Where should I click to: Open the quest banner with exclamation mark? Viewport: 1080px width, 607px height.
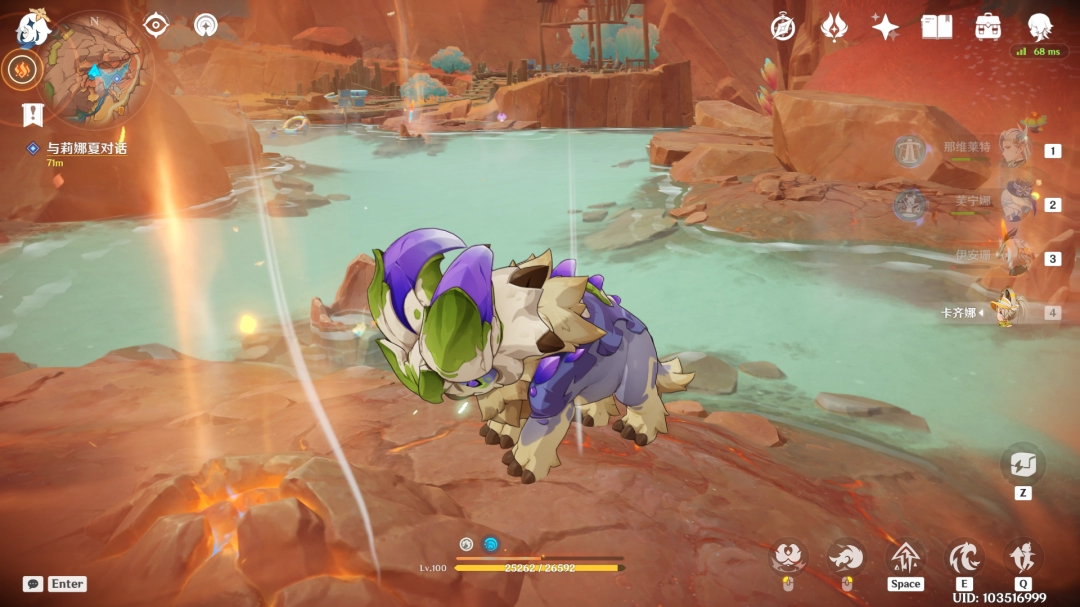[x=33, y=114]
